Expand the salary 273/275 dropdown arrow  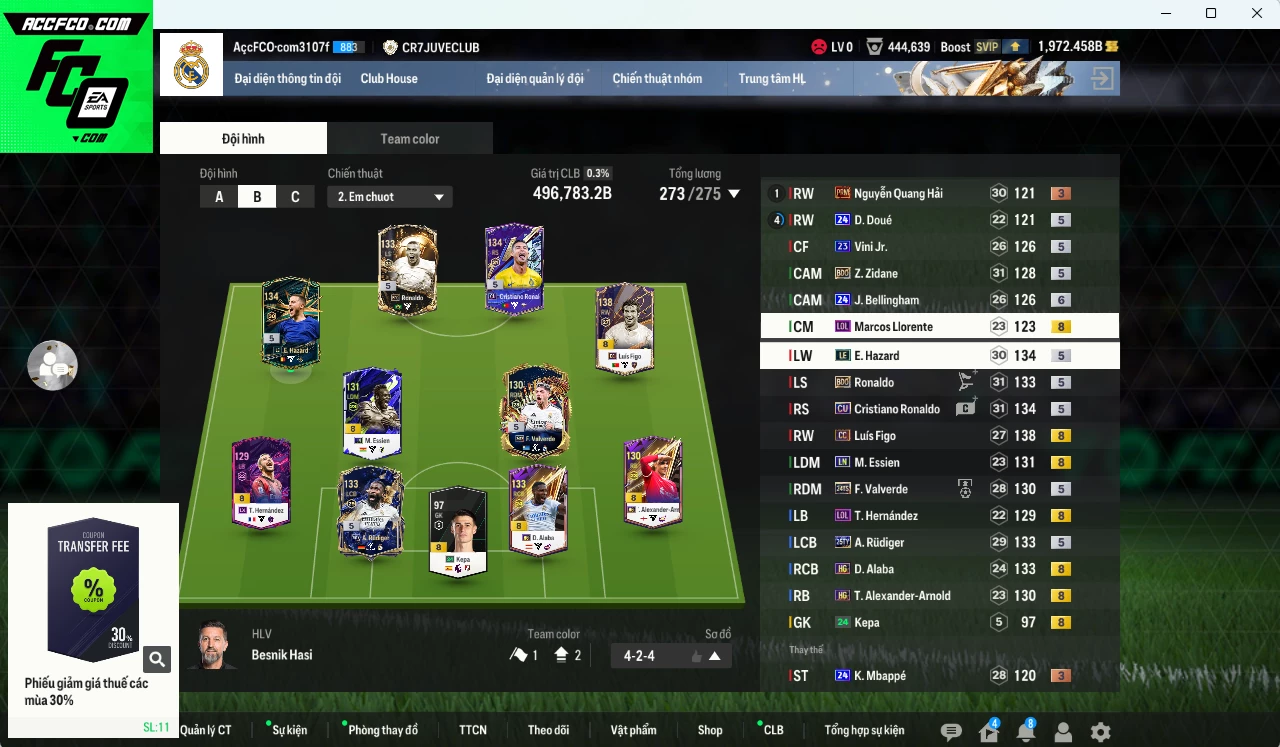pyautogui.click(x=734, y=195)
